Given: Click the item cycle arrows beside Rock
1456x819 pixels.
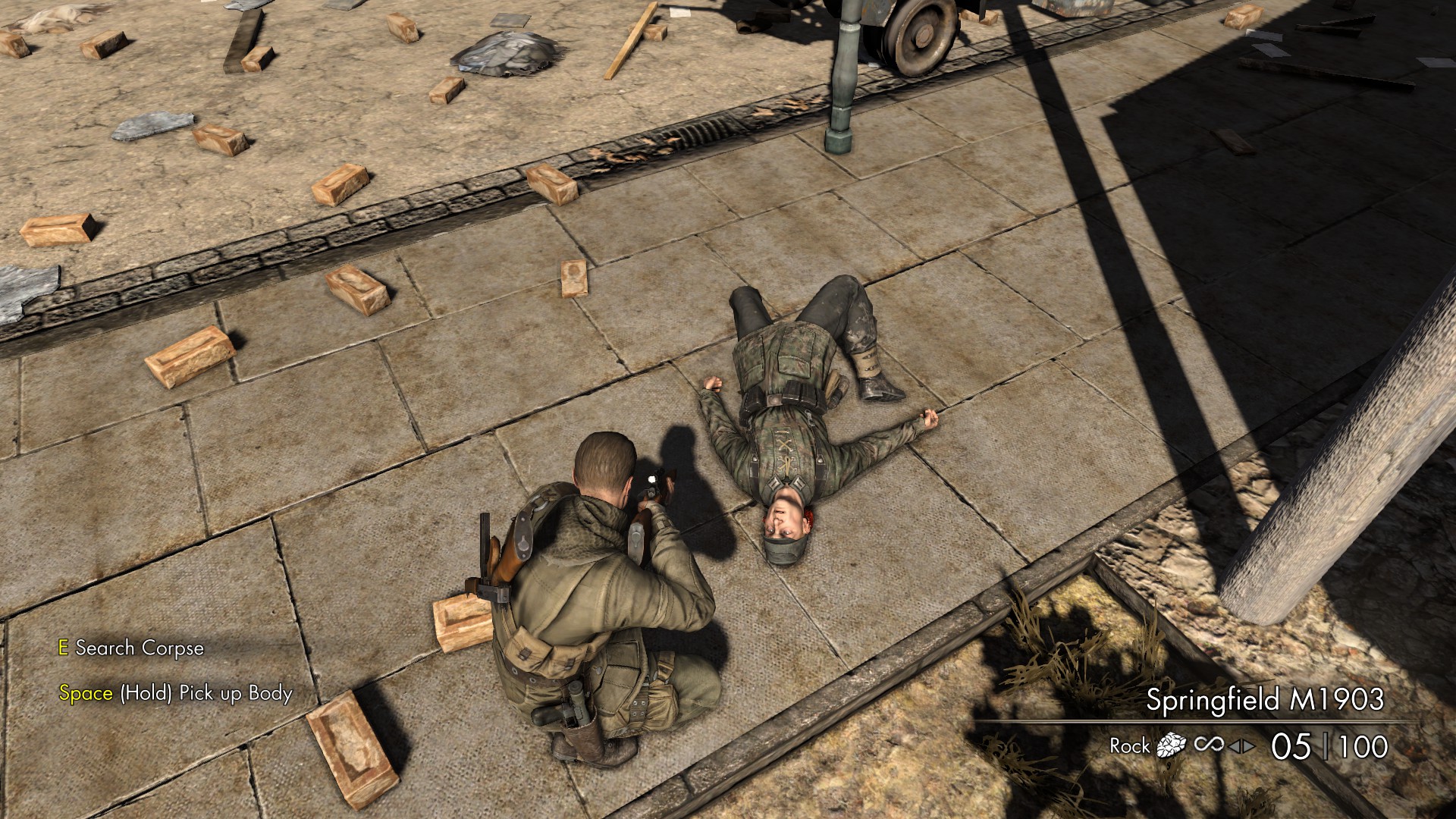Looking at the screenshot, I should pos(1242,747).
